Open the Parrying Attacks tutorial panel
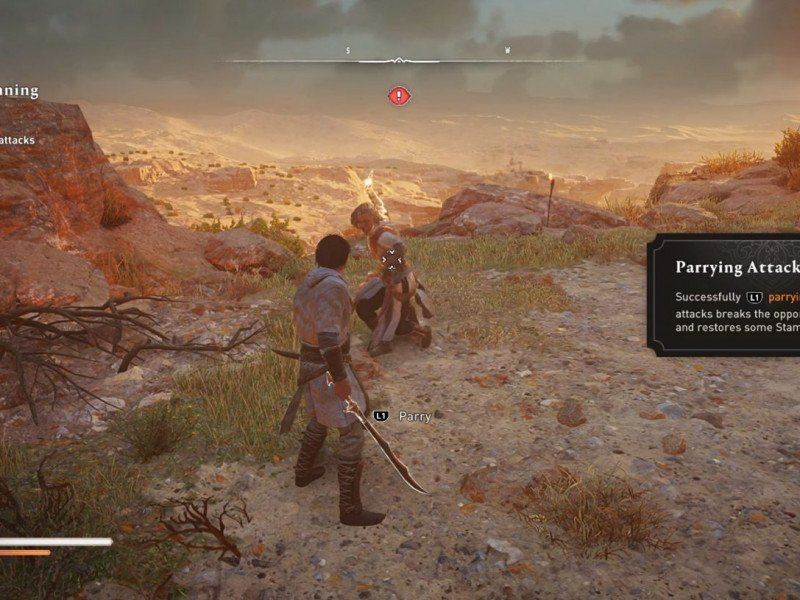Image resolution: width=800 pixels, height=600 pixels. pos(724,295)
